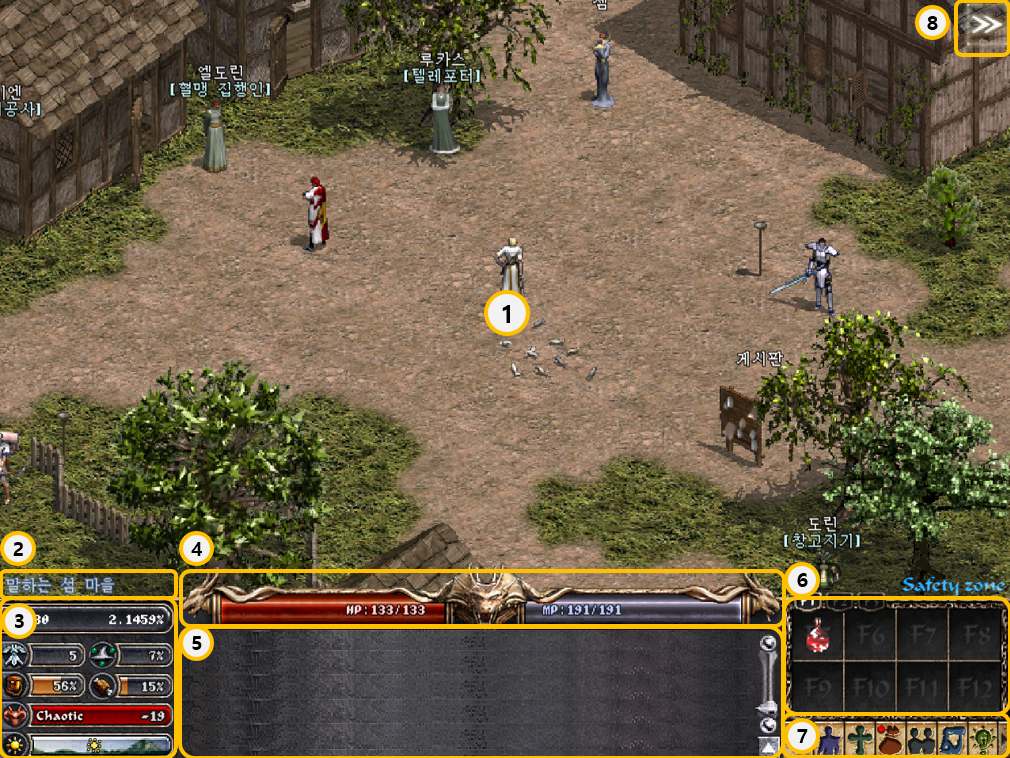The image size is (1010, 758).
Task: Click inside the chat log window
Action: (470, 692)
